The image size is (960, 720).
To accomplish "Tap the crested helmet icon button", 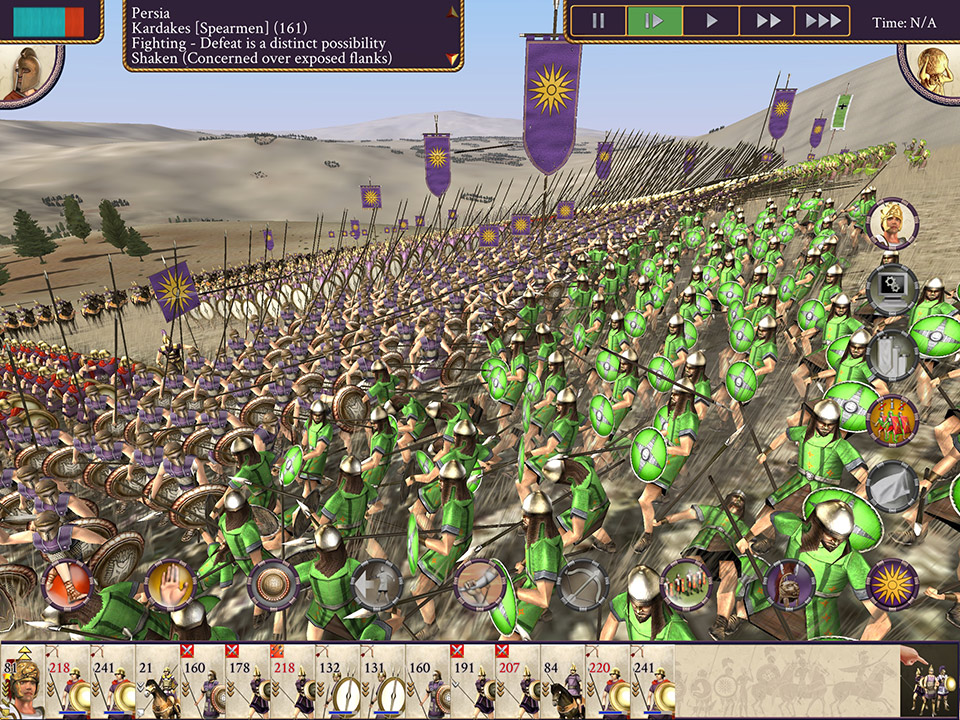I will pyautogui.click(x=788, y=584).
